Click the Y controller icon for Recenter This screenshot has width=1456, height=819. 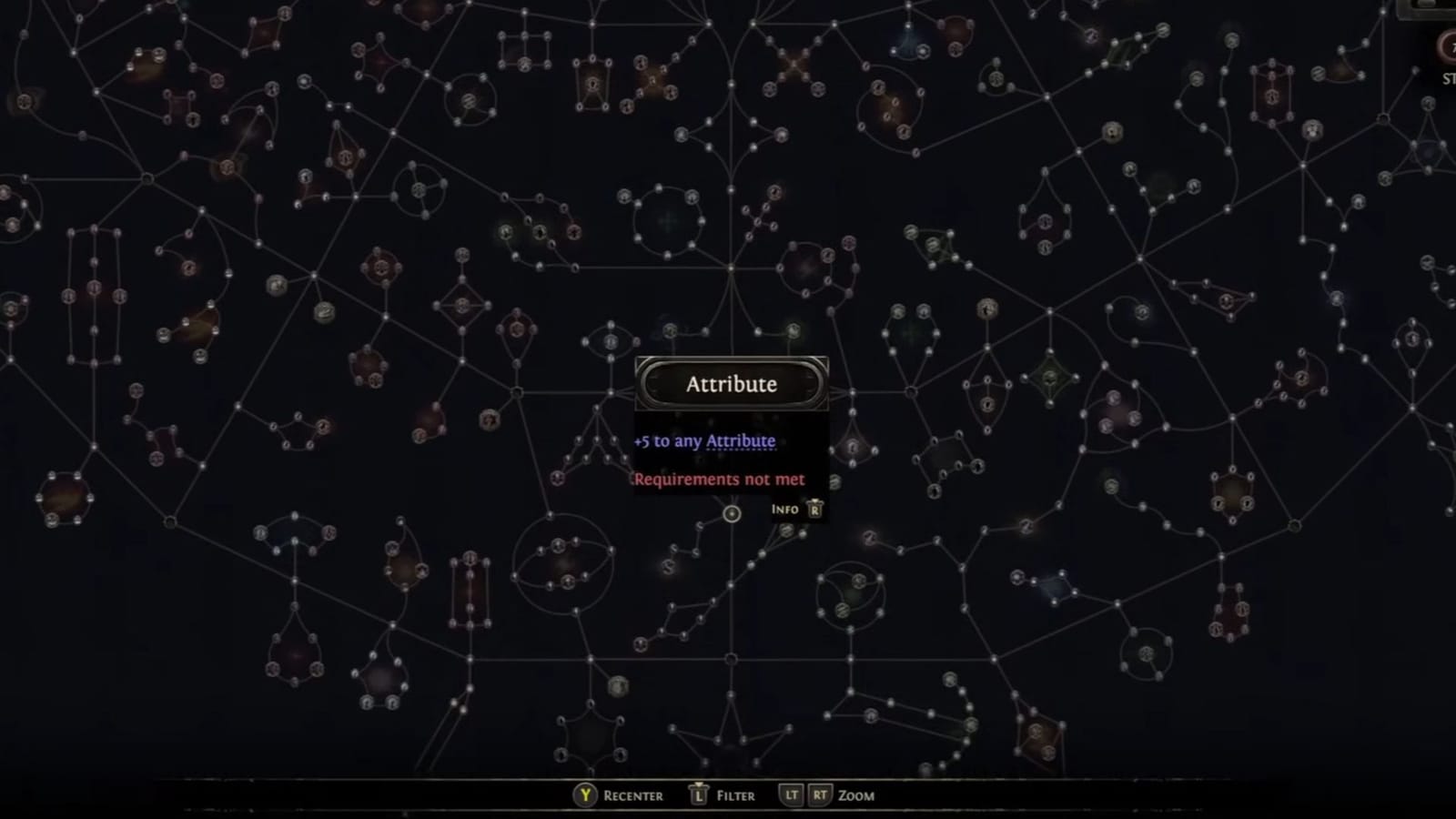(x=583, y=794)
